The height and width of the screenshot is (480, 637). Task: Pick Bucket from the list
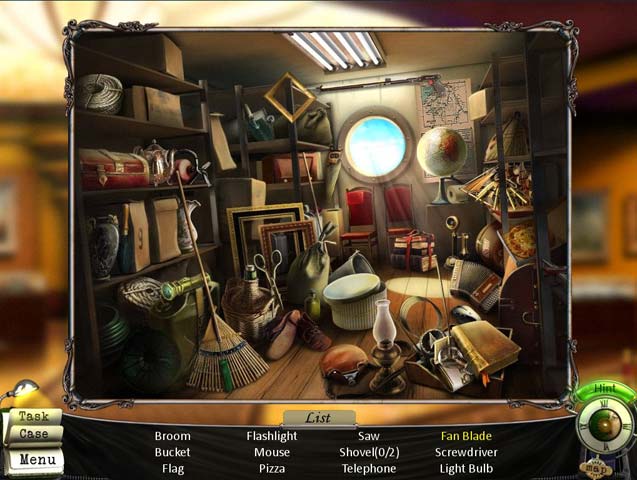[x=172, y=452]
